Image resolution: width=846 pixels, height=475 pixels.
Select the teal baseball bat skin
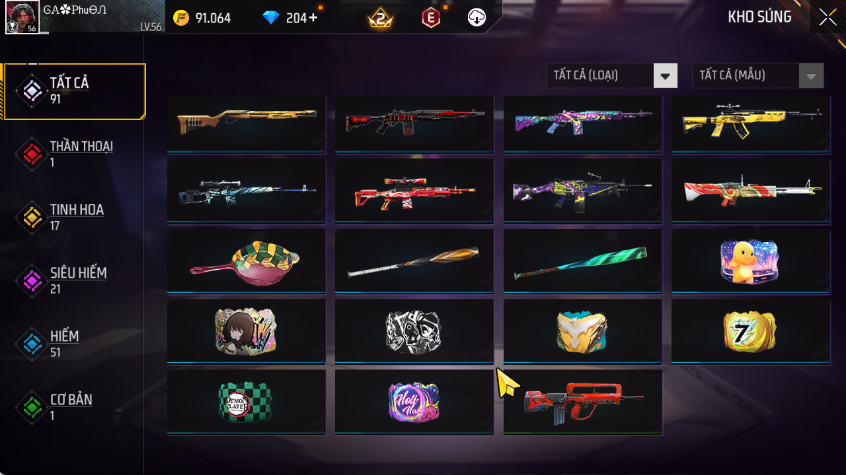(582, 261)
